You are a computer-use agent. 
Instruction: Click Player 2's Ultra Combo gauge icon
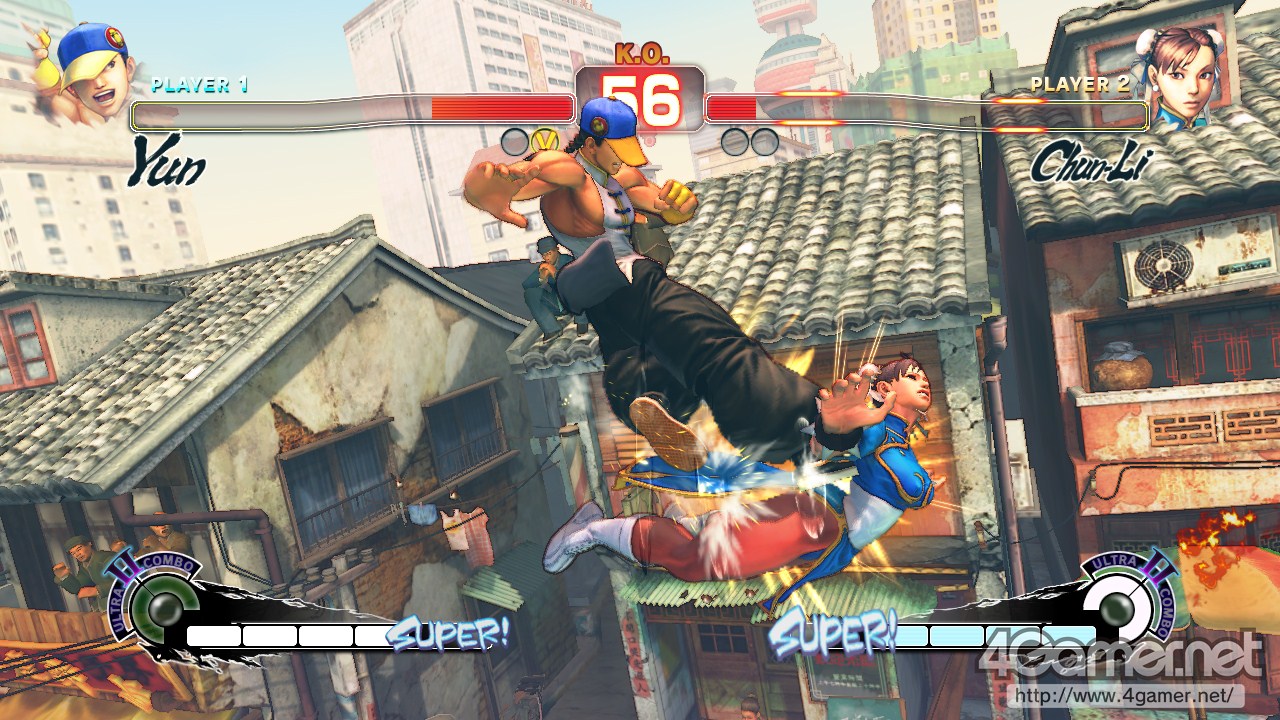1118,603
